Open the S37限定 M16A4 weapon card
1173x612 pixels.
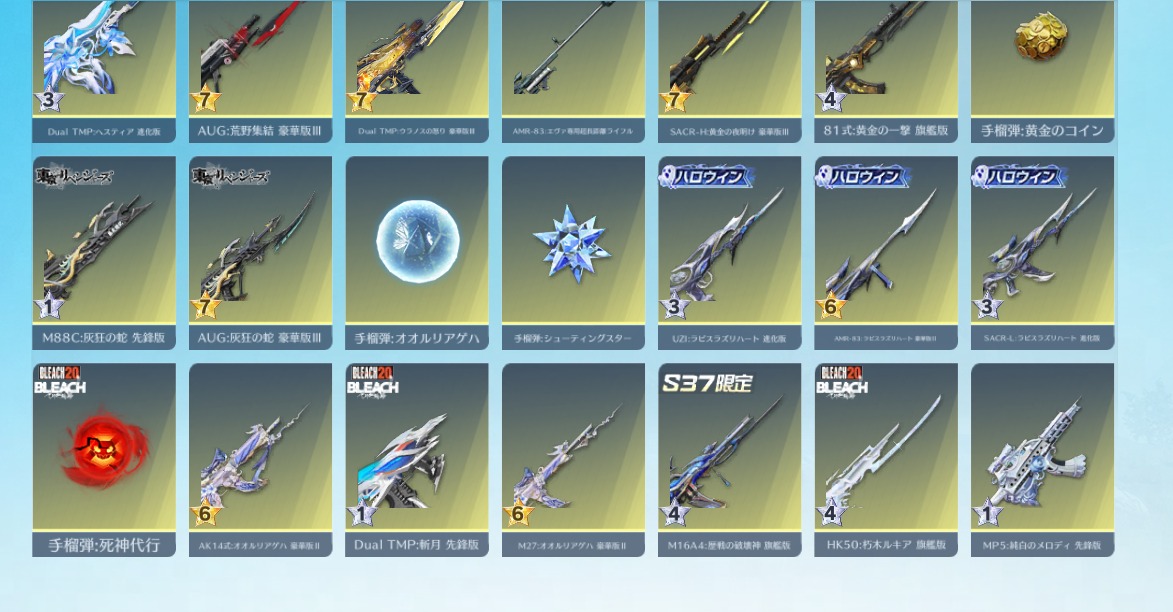tap(729, 457)
